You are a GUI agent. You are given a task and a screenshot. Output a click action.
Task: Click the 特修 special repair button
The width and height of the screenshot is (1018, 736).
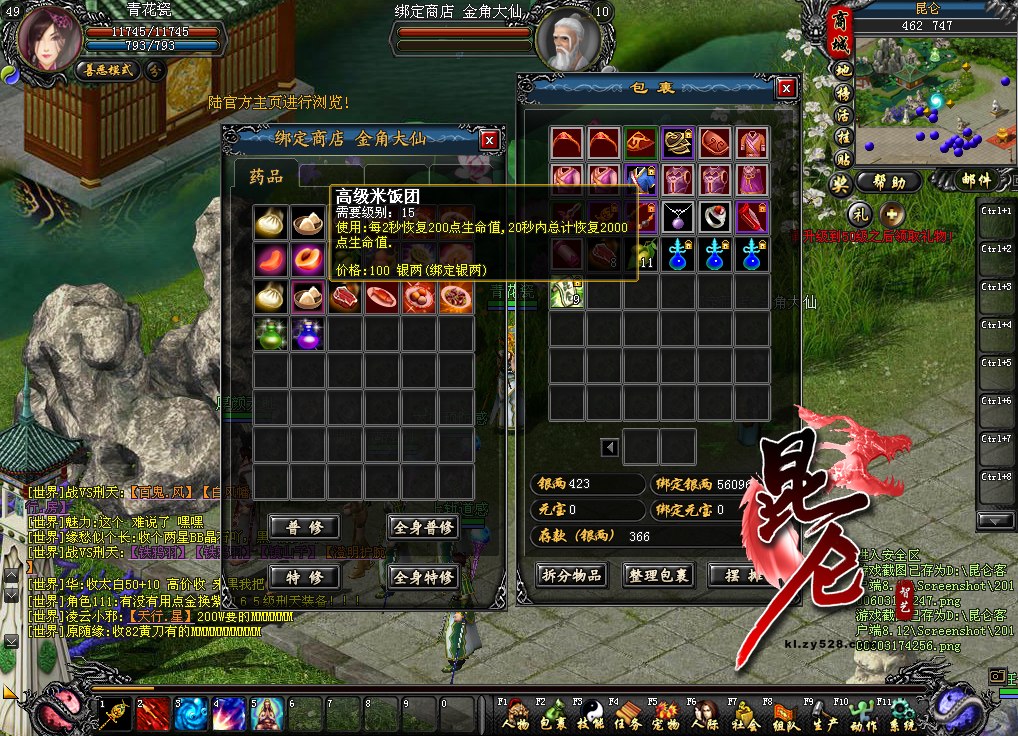297,577
